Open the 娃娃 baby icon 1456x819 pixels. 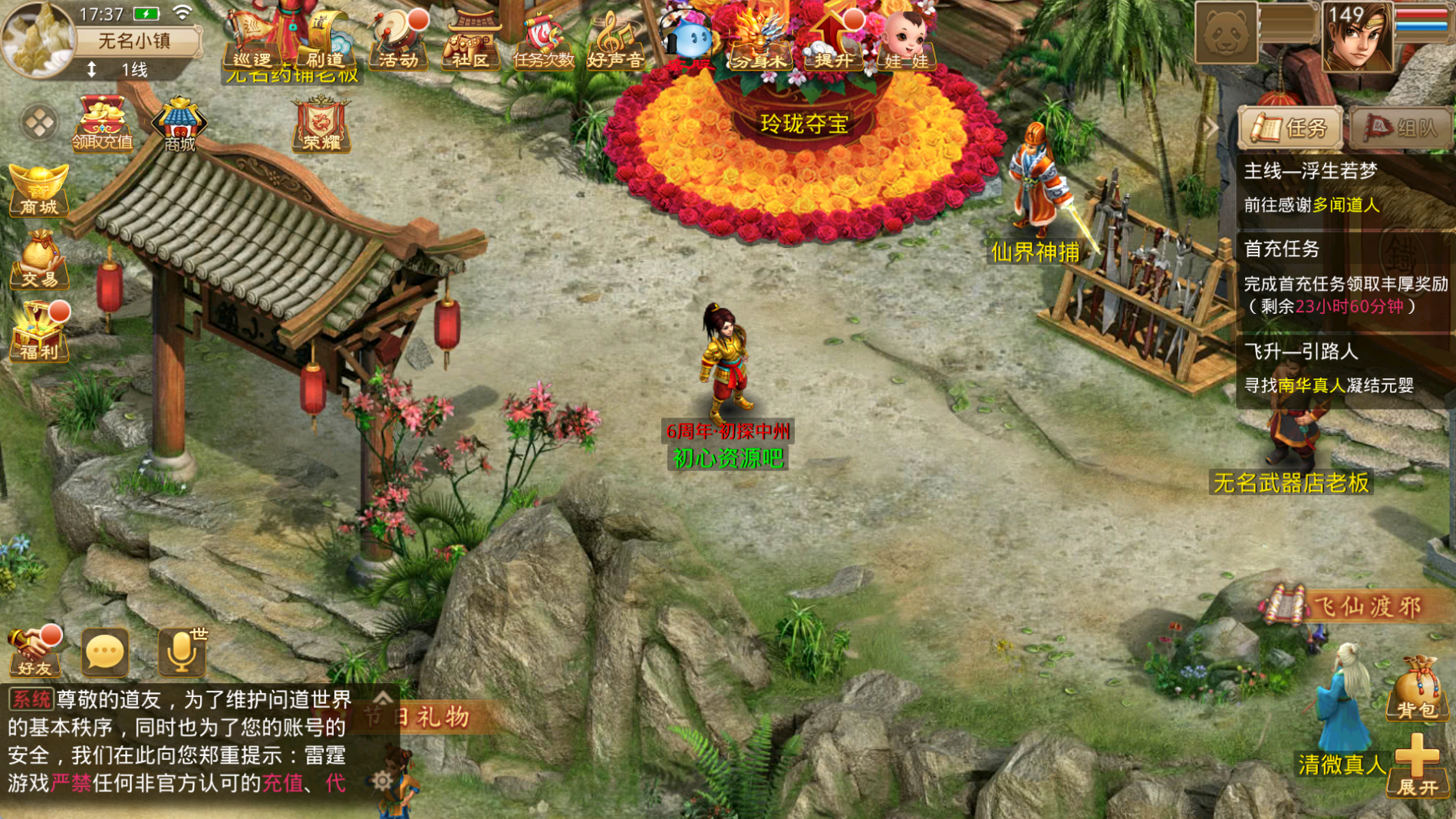(905, 42)
